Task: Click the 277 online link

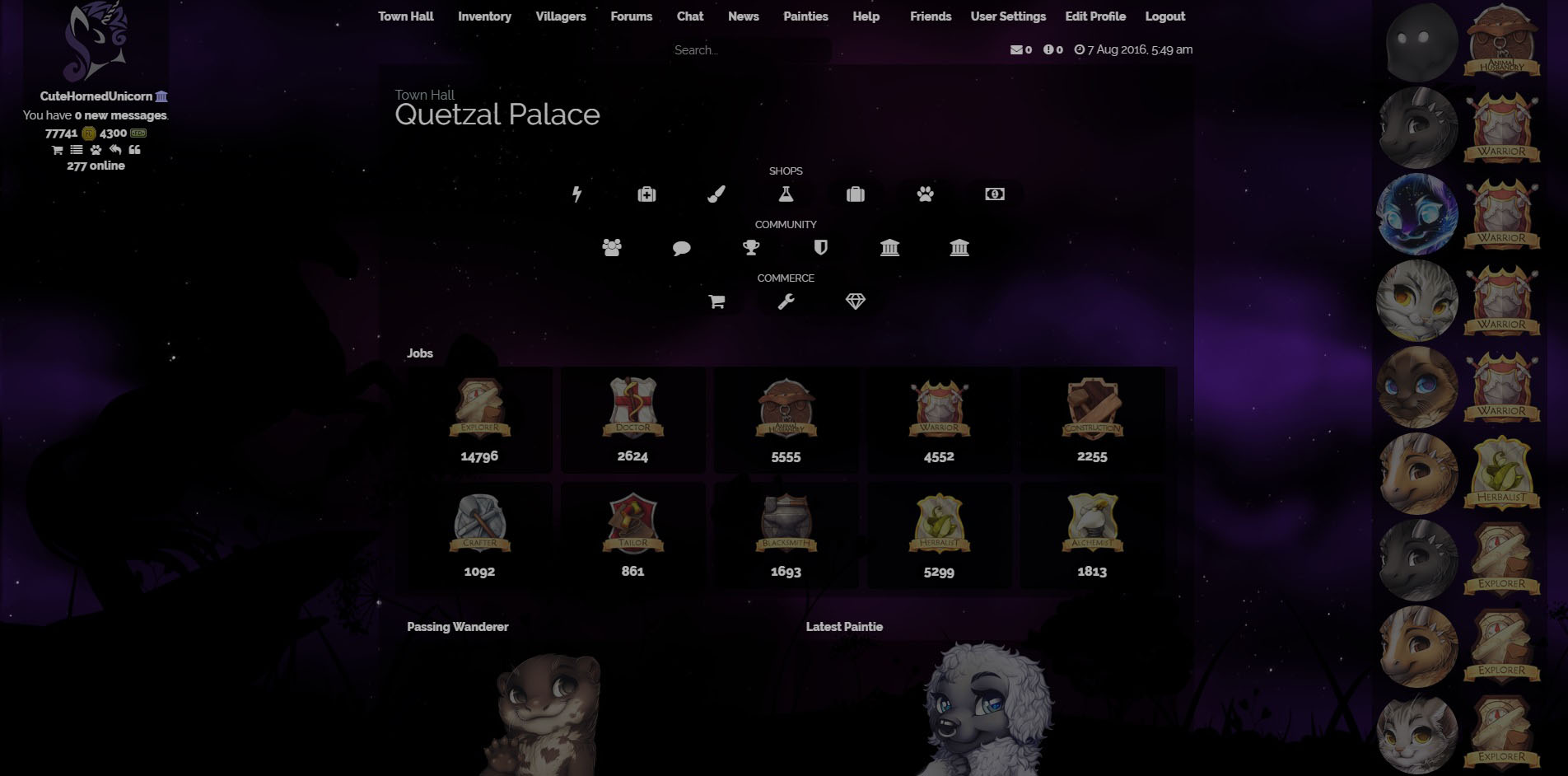Action: coord(96,166)
